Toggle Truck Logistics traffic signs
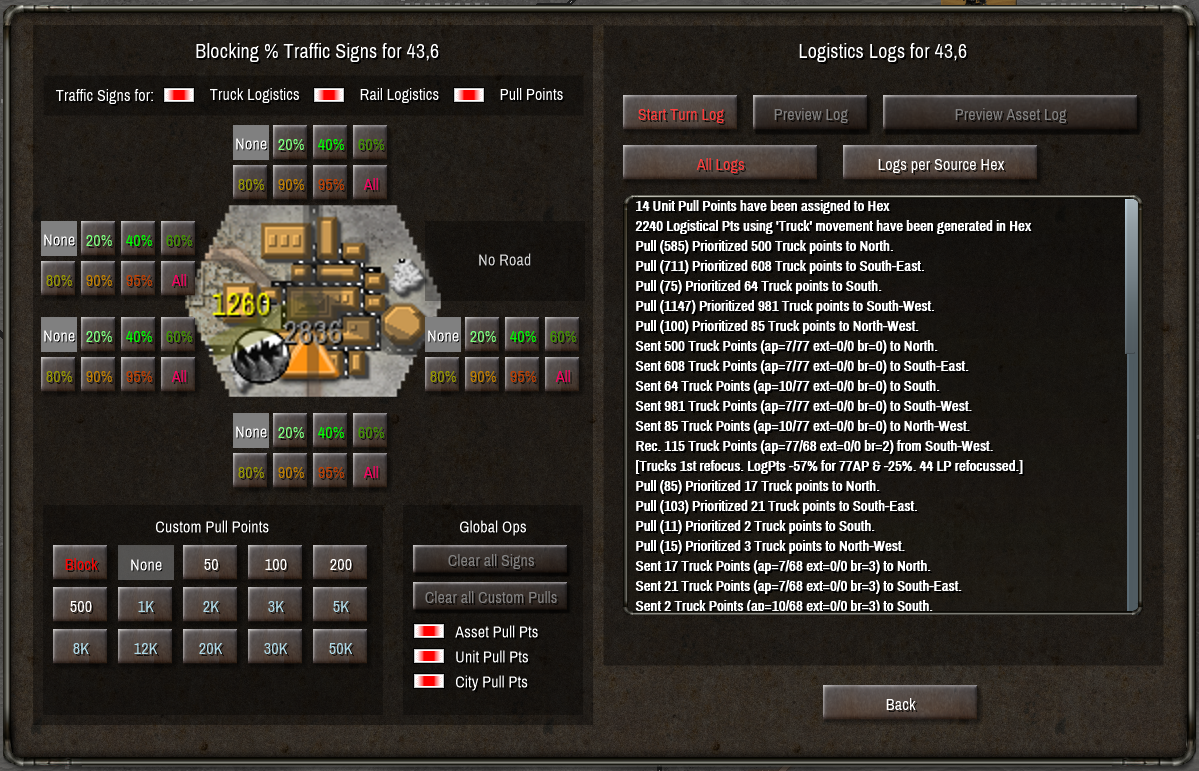The height and width of the screenshot is (771, 1199). coord(179,95)
